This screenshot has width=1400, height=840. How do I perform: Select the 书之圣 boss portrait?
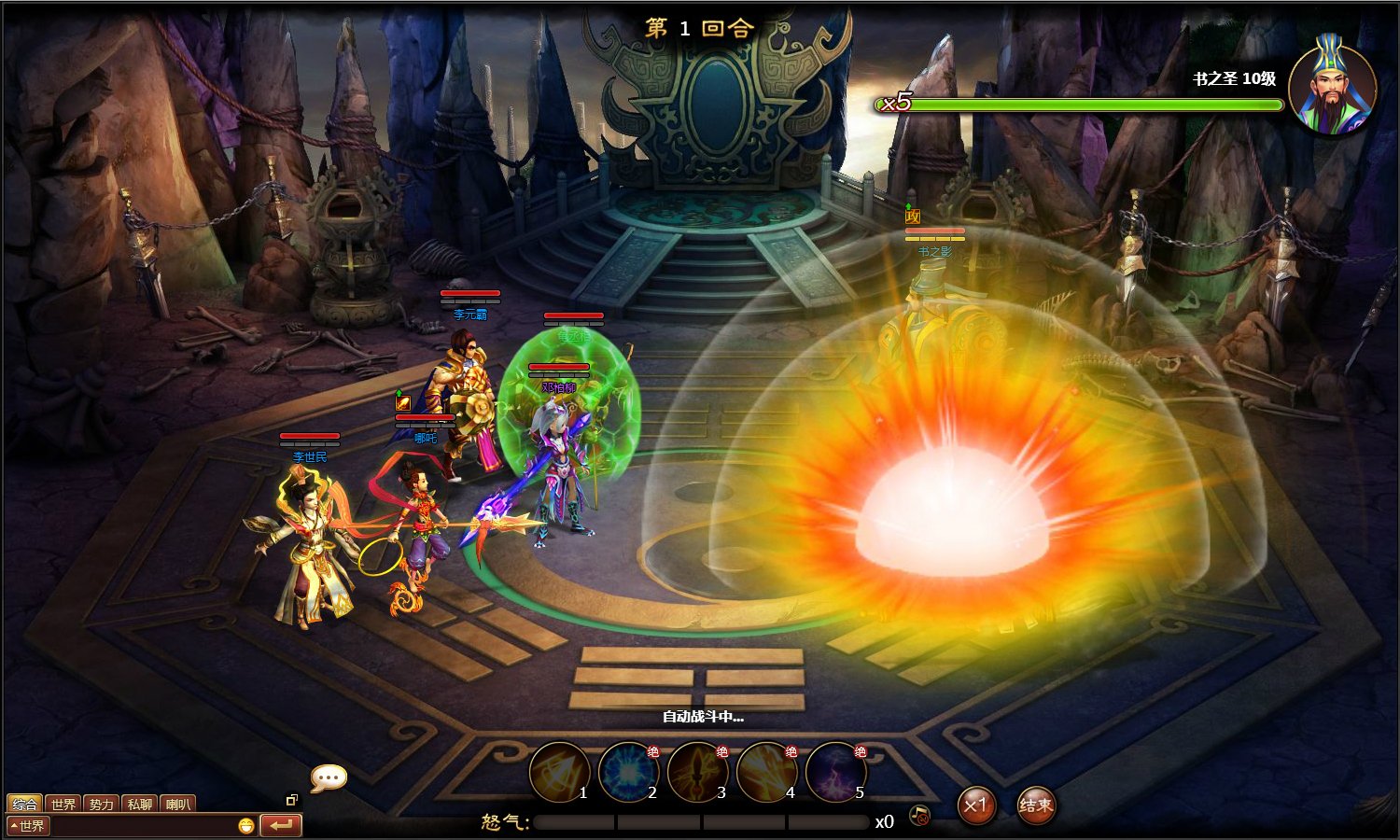click(1332, 86)
